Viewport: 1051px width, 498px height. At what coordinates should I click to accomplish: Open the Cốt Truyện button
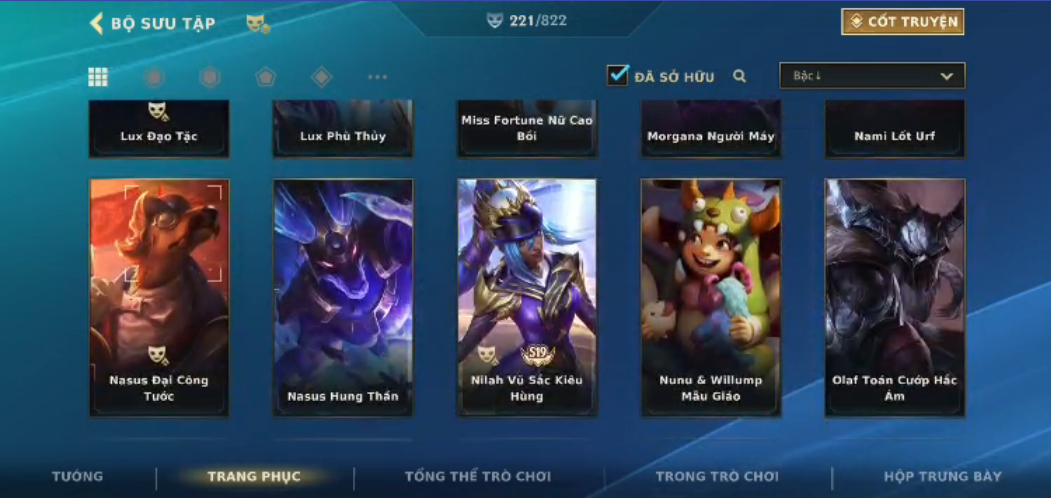pyautogui.click(x=903, y=22)
